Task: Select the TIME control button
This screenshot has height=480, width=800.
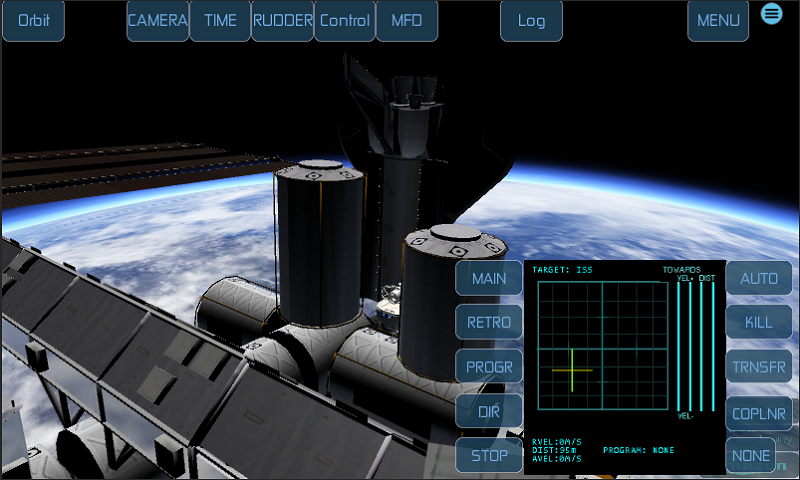Action: (220, 20)
